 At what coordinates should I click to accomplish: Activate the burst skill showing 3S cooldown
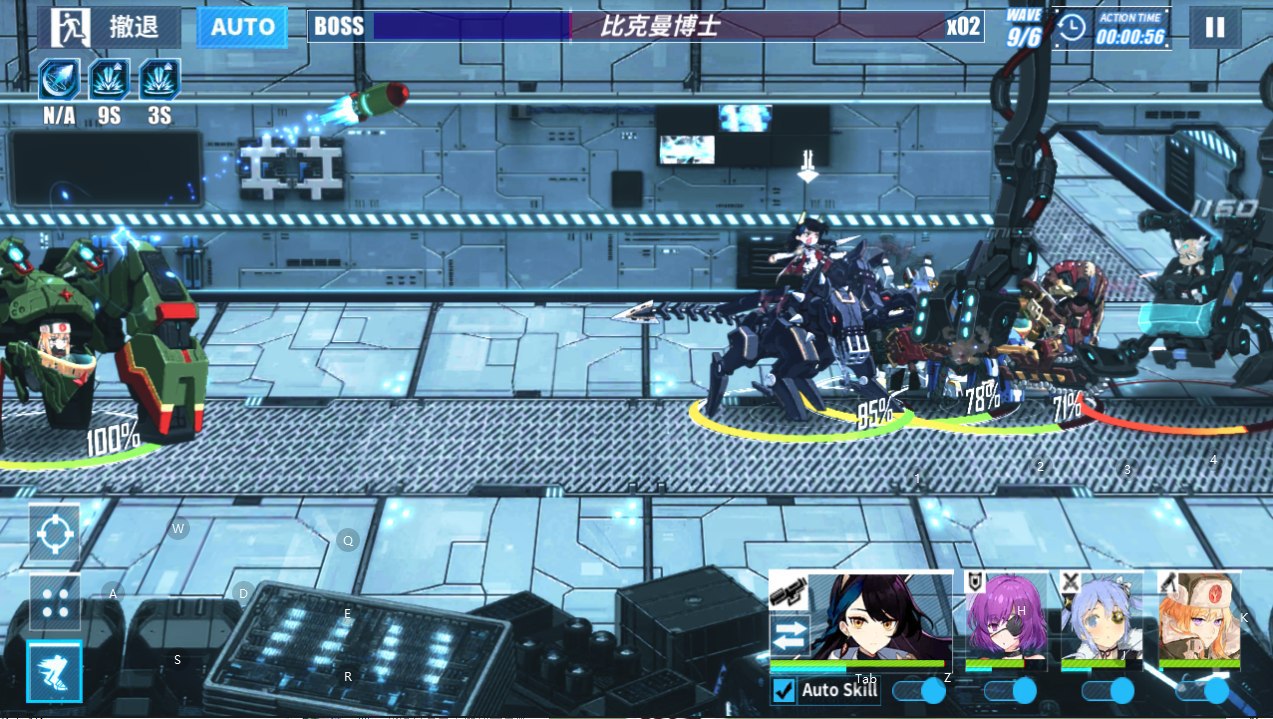(x=159, y=79)
